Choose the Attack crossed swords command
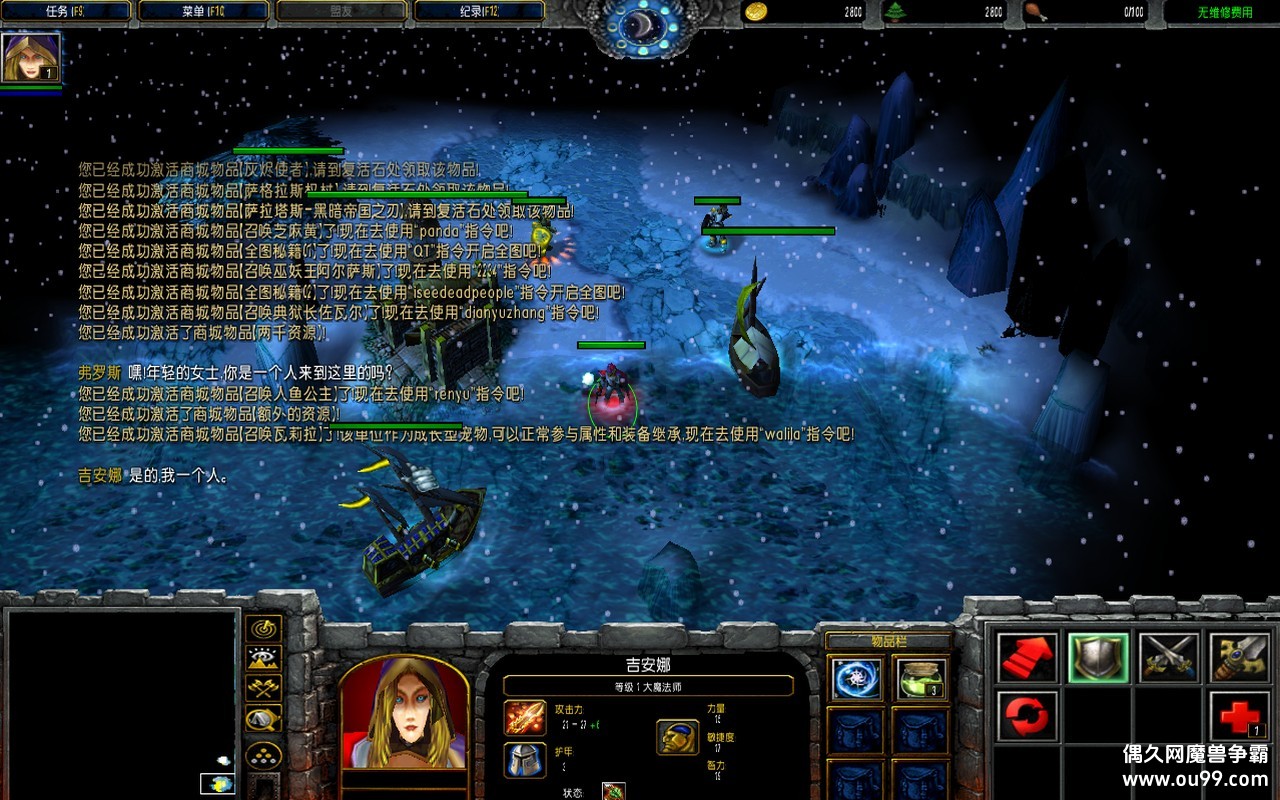Viewport: 1280px width, 800px height. (x=1169, y=658)
